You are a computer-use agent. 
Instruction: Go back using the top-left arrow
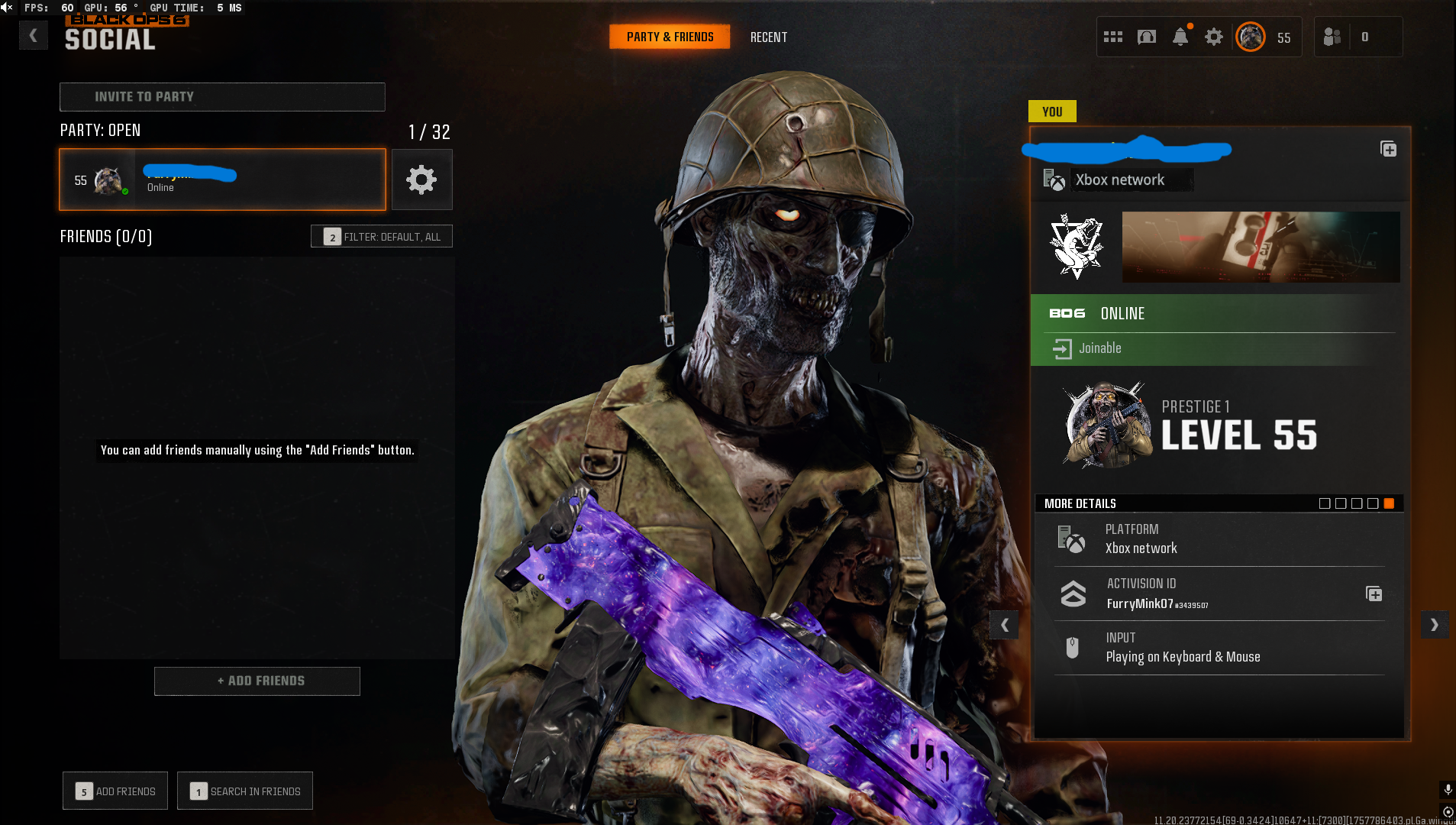click(33, 35)
